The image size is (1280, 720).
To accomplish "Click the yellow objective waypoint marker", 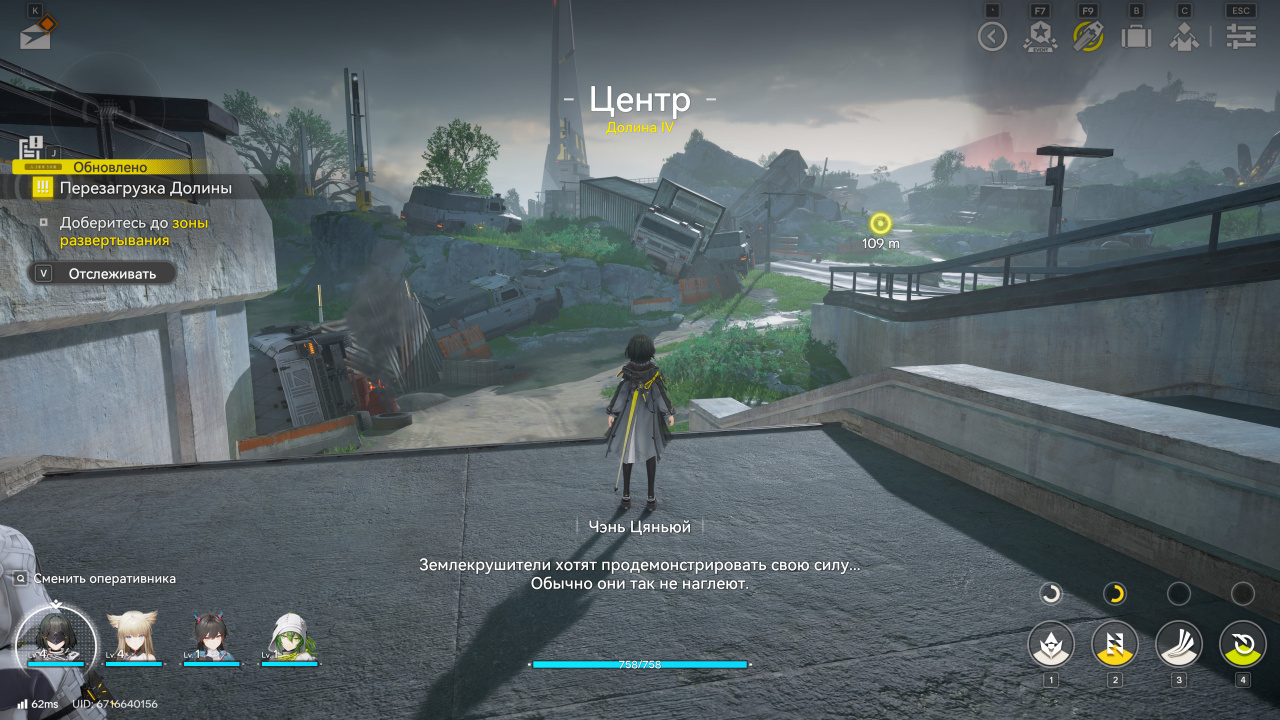I will click(880, 223).
